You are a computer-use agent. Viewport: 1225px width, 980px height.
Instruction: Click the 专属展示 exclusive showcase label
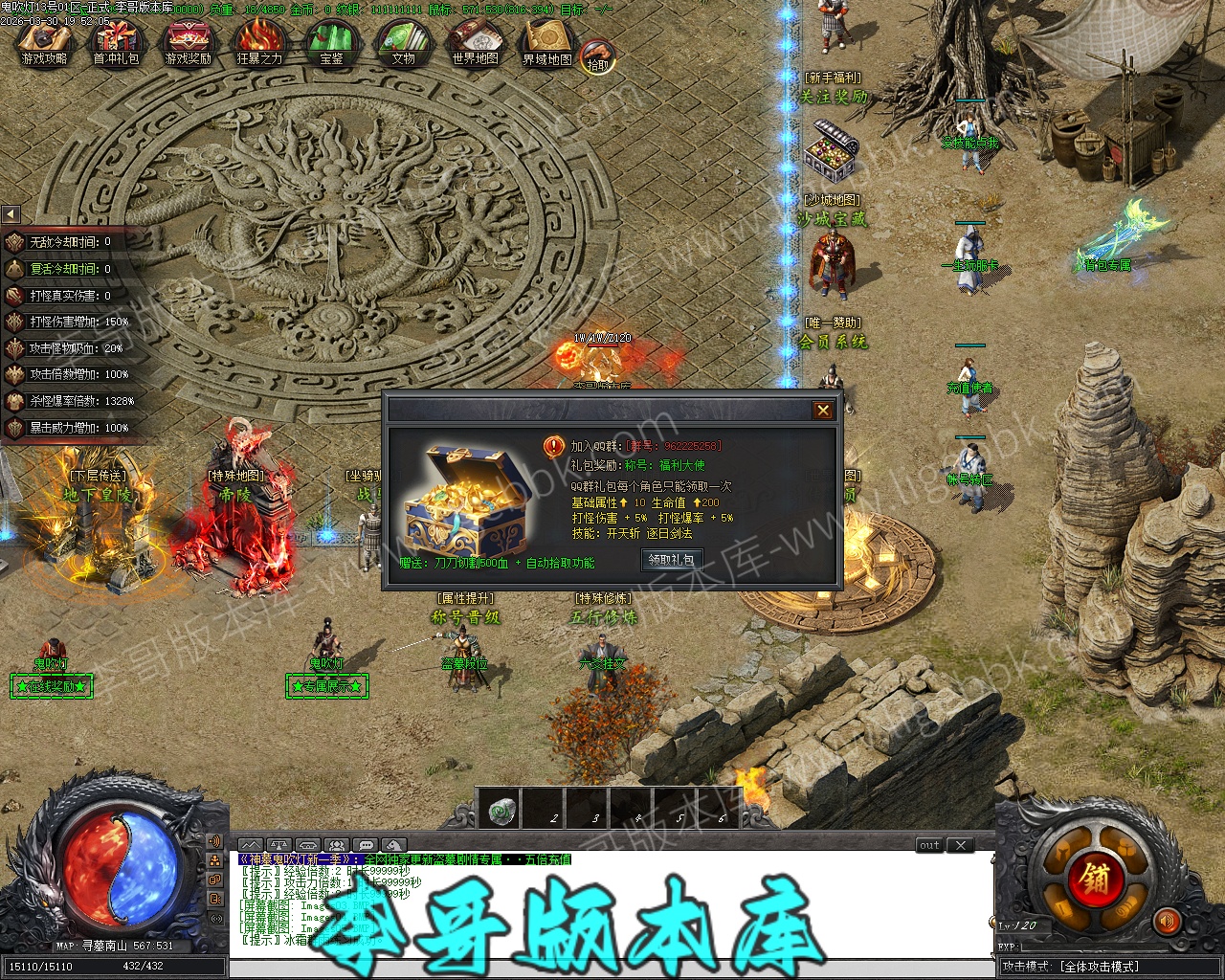[x=326, y=686]
